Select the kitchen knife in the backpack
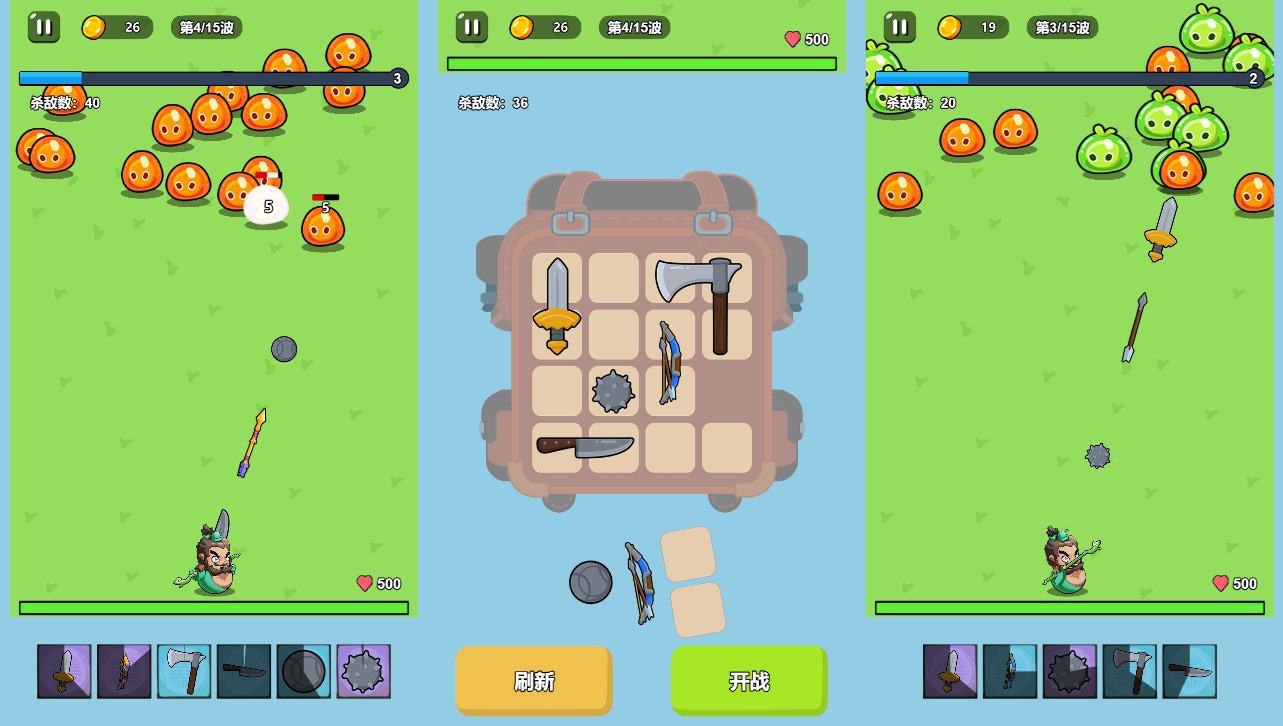This screenshot has height=726, width=1283. [585, 447]
